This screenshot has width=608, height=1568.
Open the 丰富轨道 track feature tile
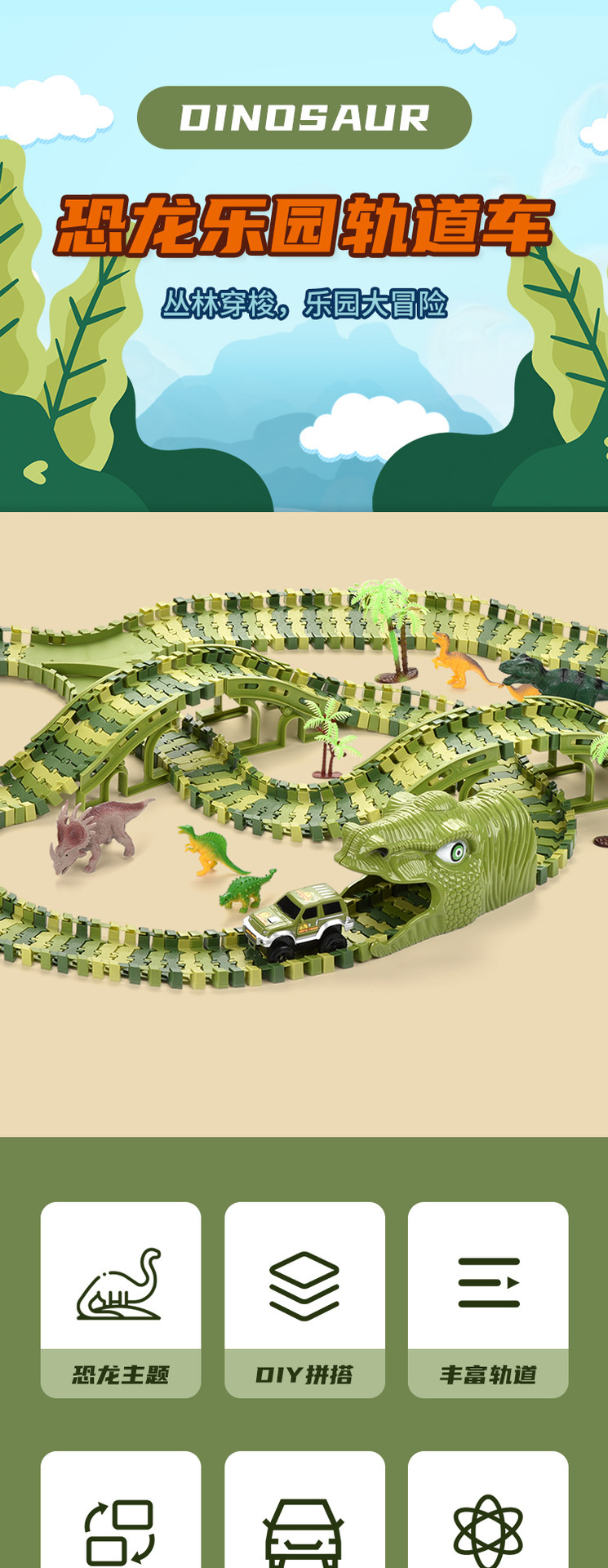pyautogui.click(x=488, y=1298)
